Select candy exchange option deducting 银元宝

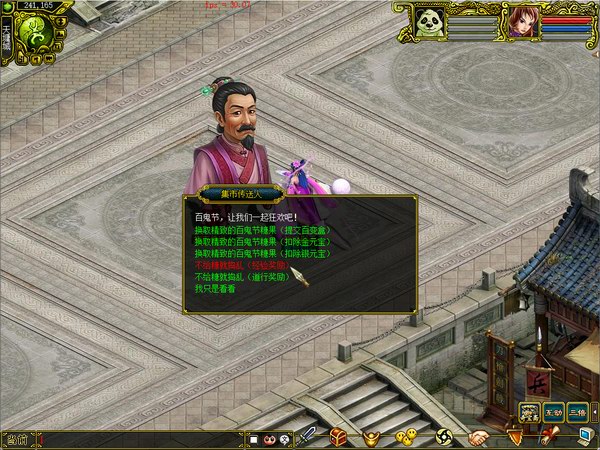tap(261, 254)
